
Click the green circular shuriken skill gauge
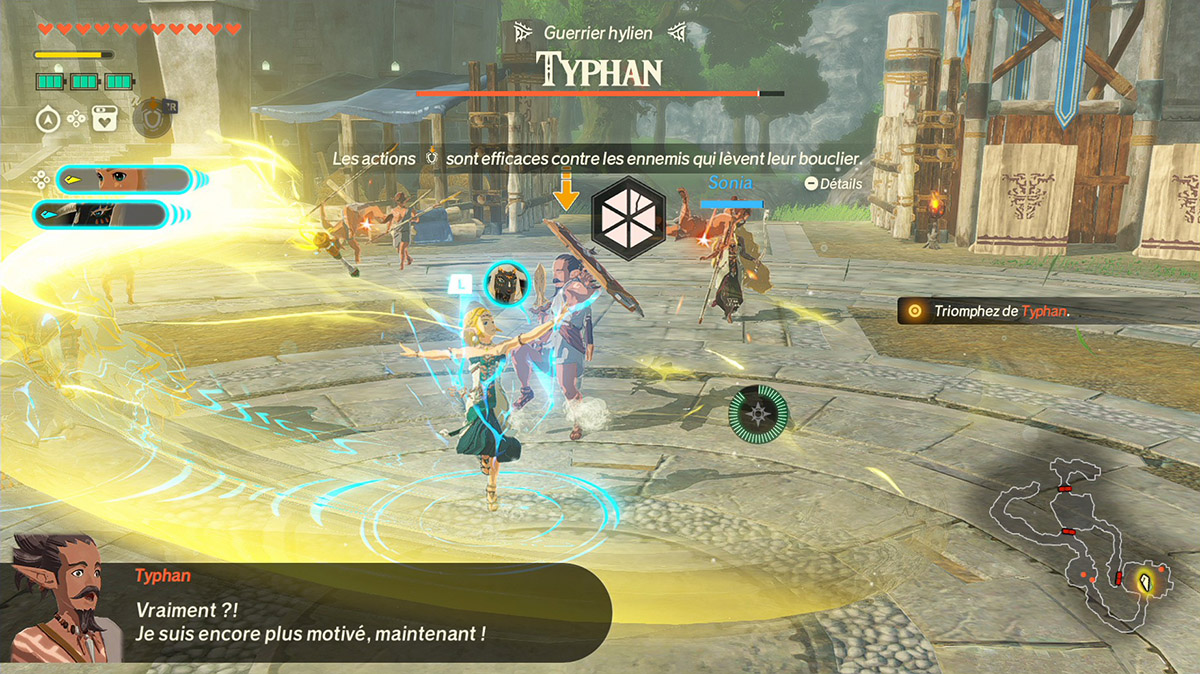pos(757,414)
